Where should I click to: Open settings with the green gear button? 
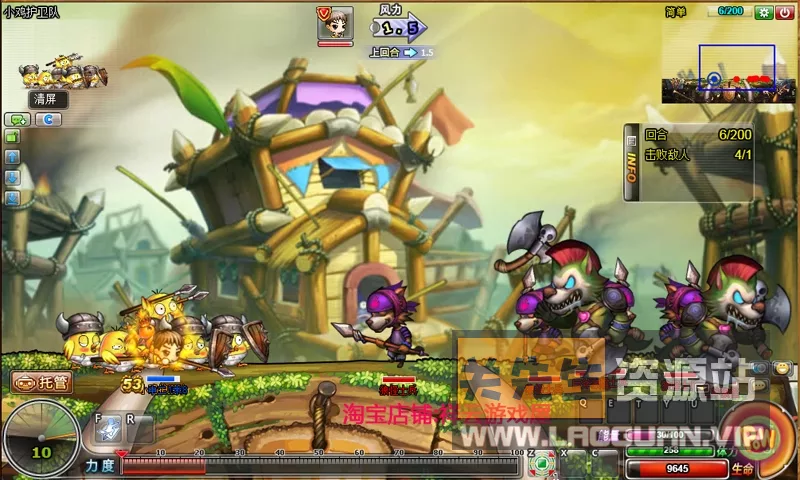pyautogui.click(x=764, y=12)
